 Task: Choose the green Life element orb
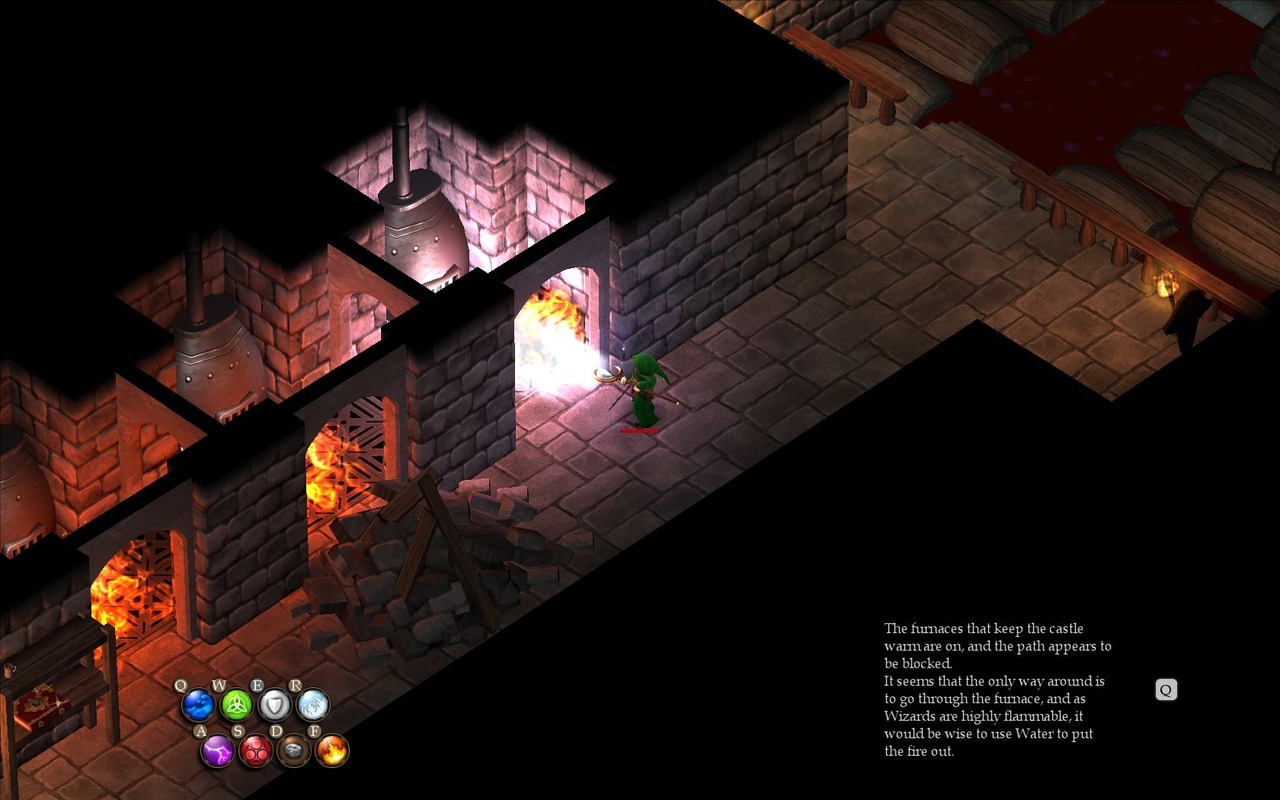click(x=236, y=705)
